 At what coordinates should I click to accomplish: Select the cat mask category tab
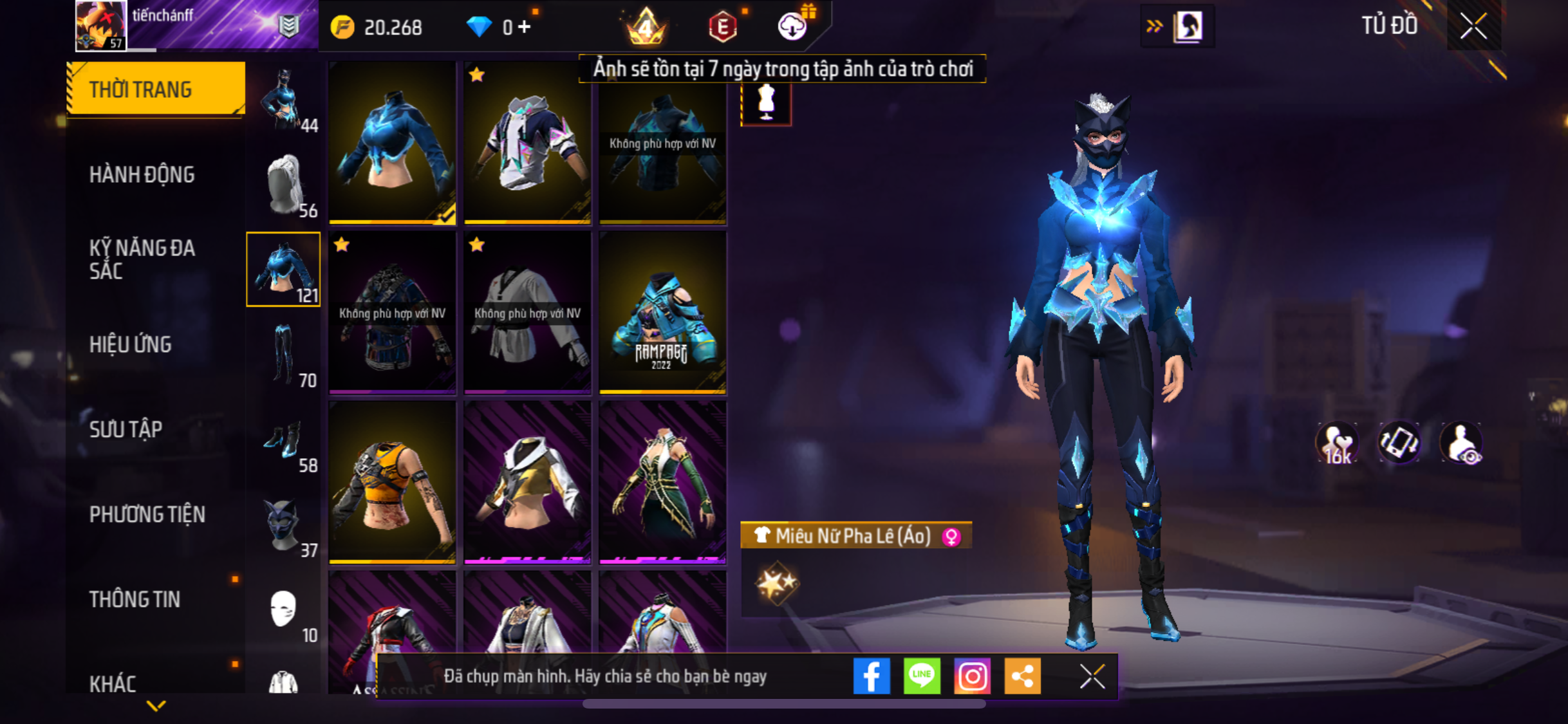click(284, 525)
